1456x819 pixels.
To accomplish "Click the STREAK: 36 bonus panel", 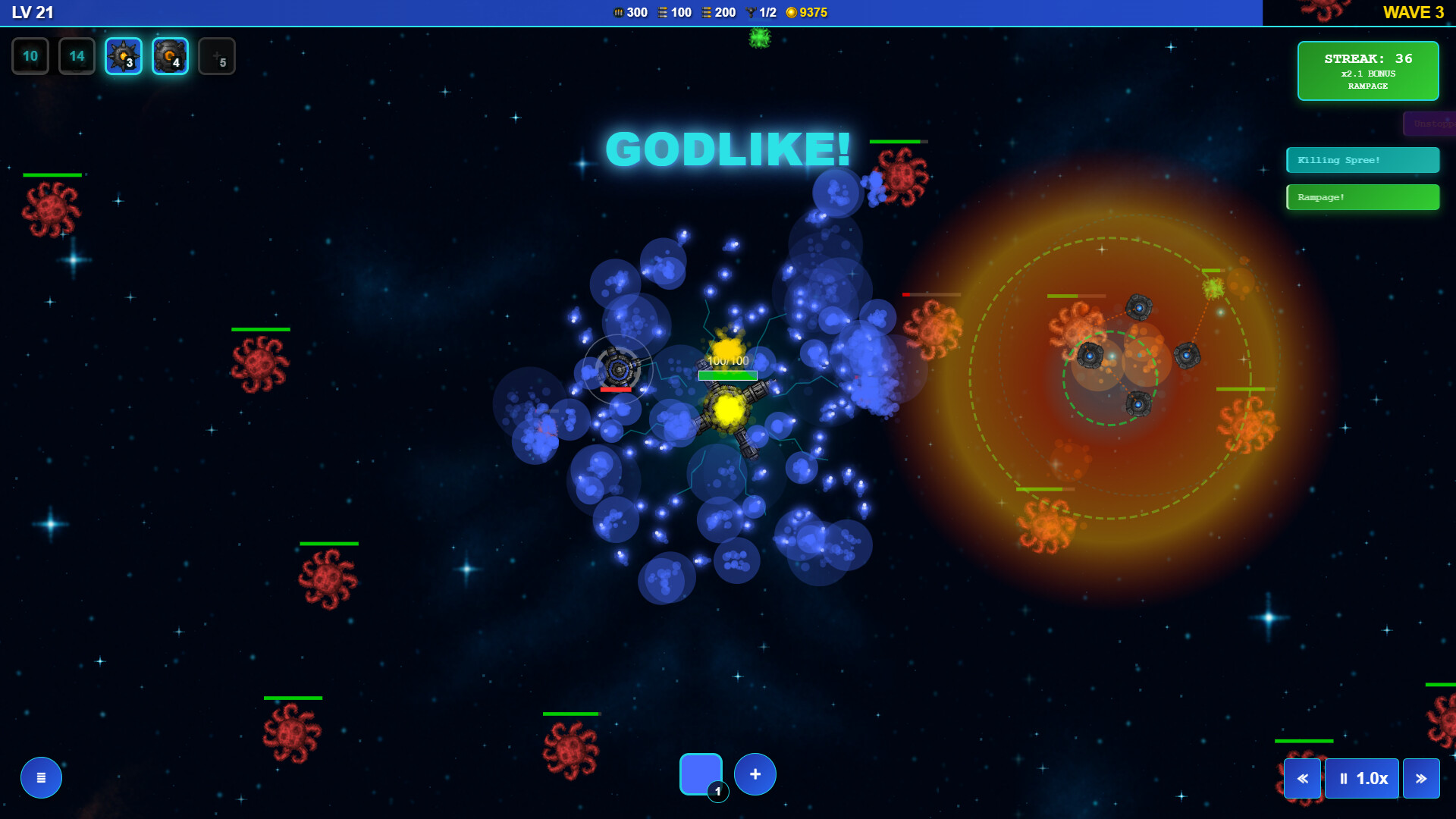I will 1367,71.
